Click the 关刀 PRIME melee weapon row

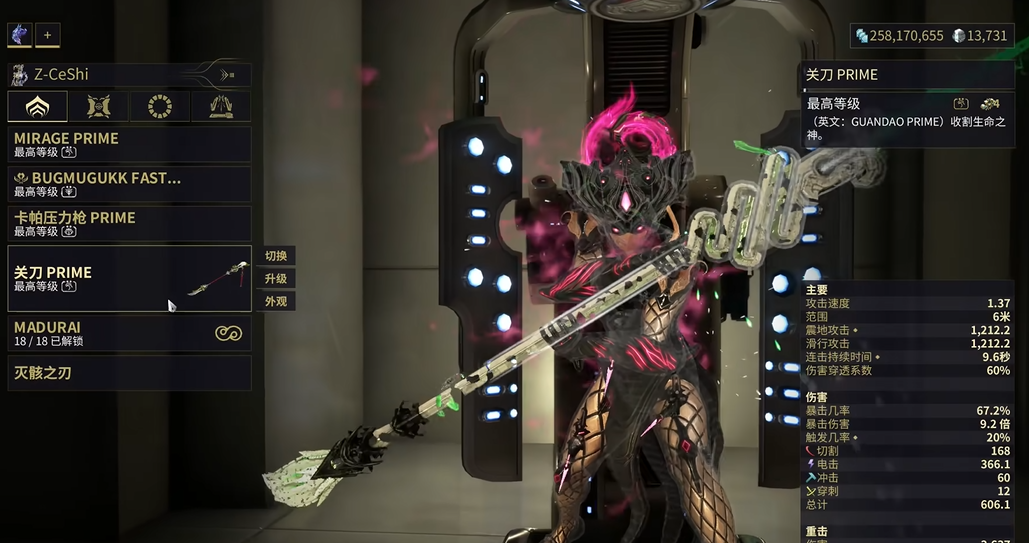[x=129, y=278]
